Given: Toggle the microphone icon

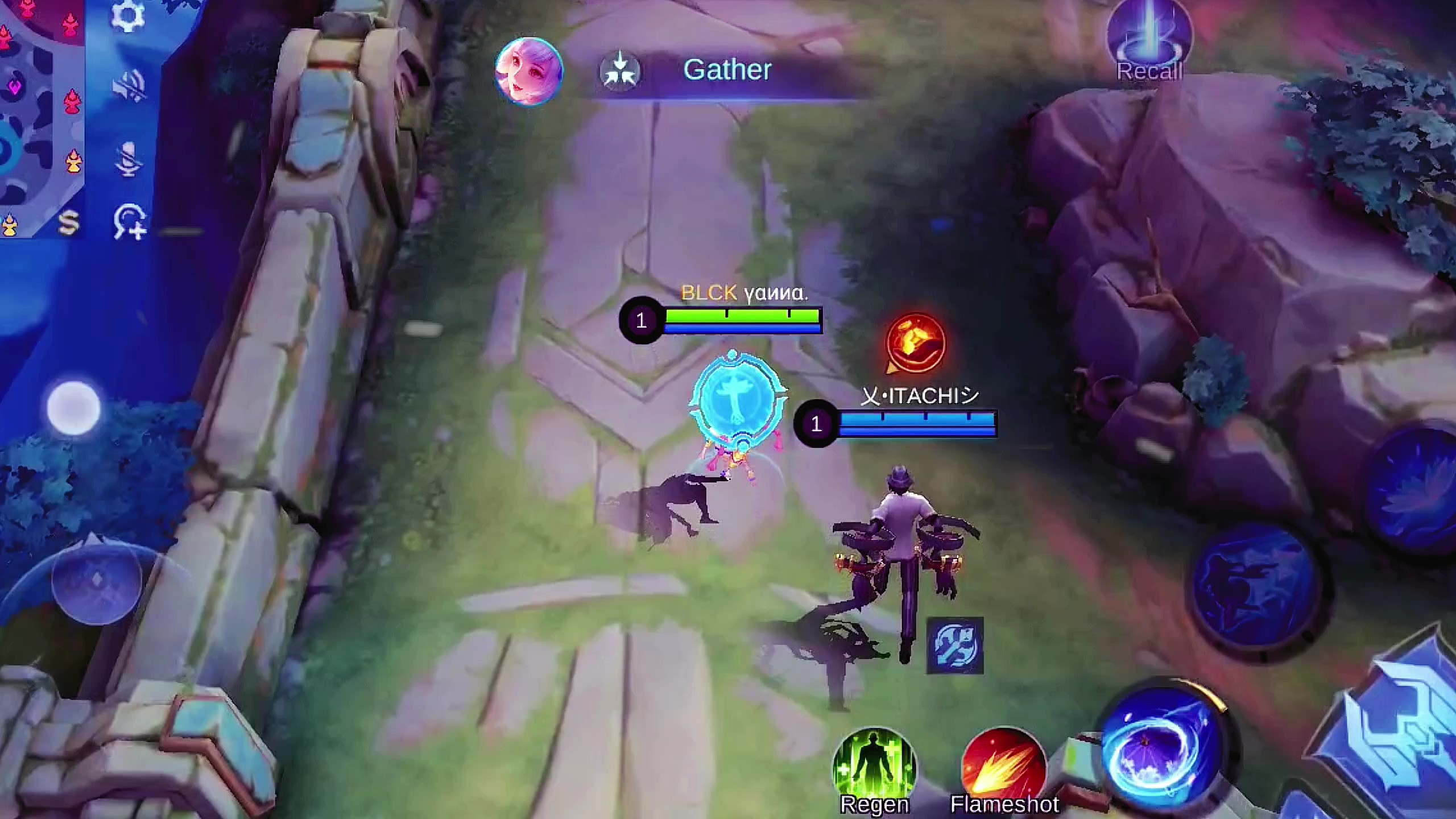Looking at the screenshot, I should click(x=129, y=158).
